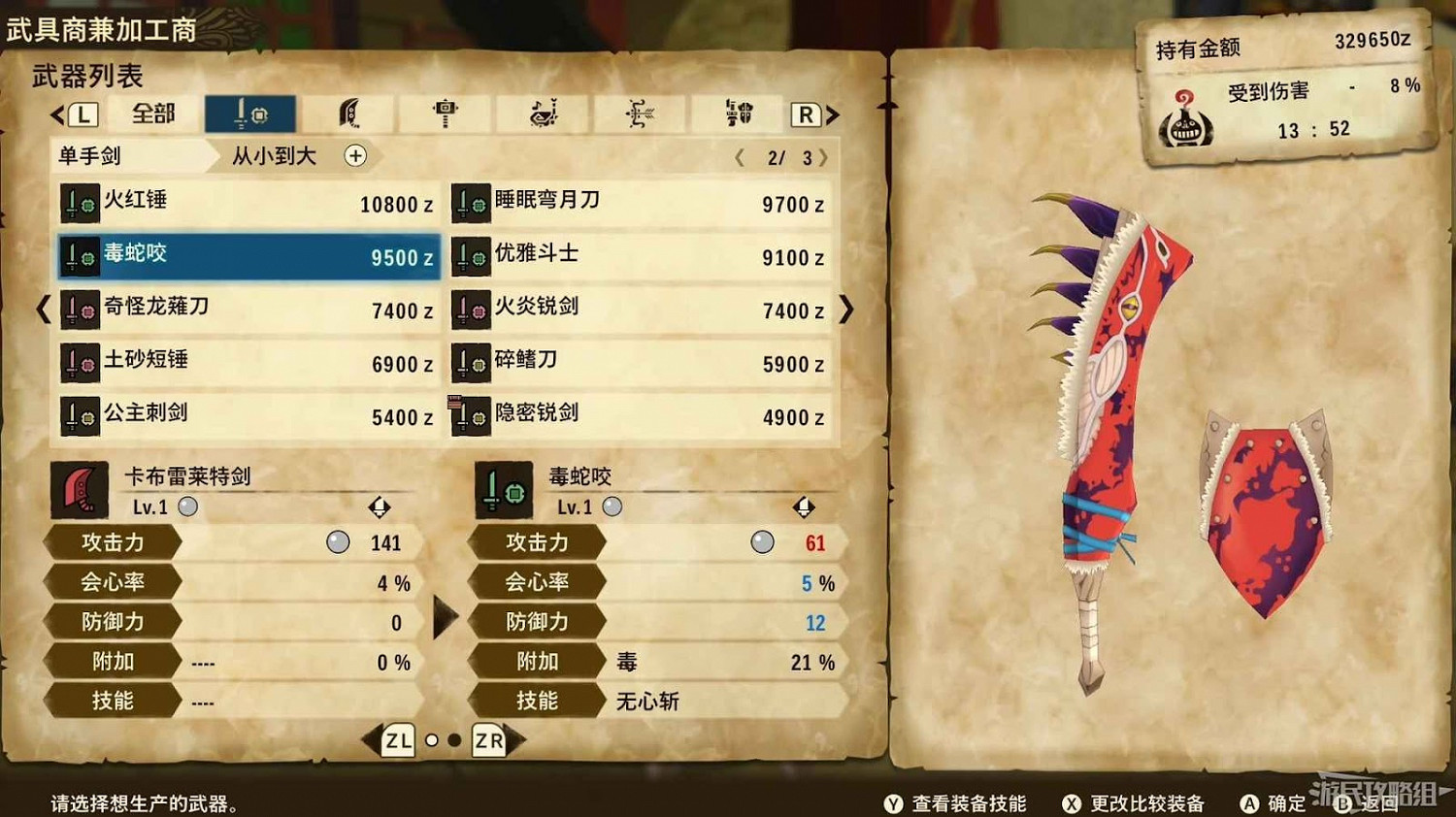Viewport: 1456px width, 817px height.
Task: Click the green slot toggle on 火炎锐剑 entry
Action: (x=481, y=310)
